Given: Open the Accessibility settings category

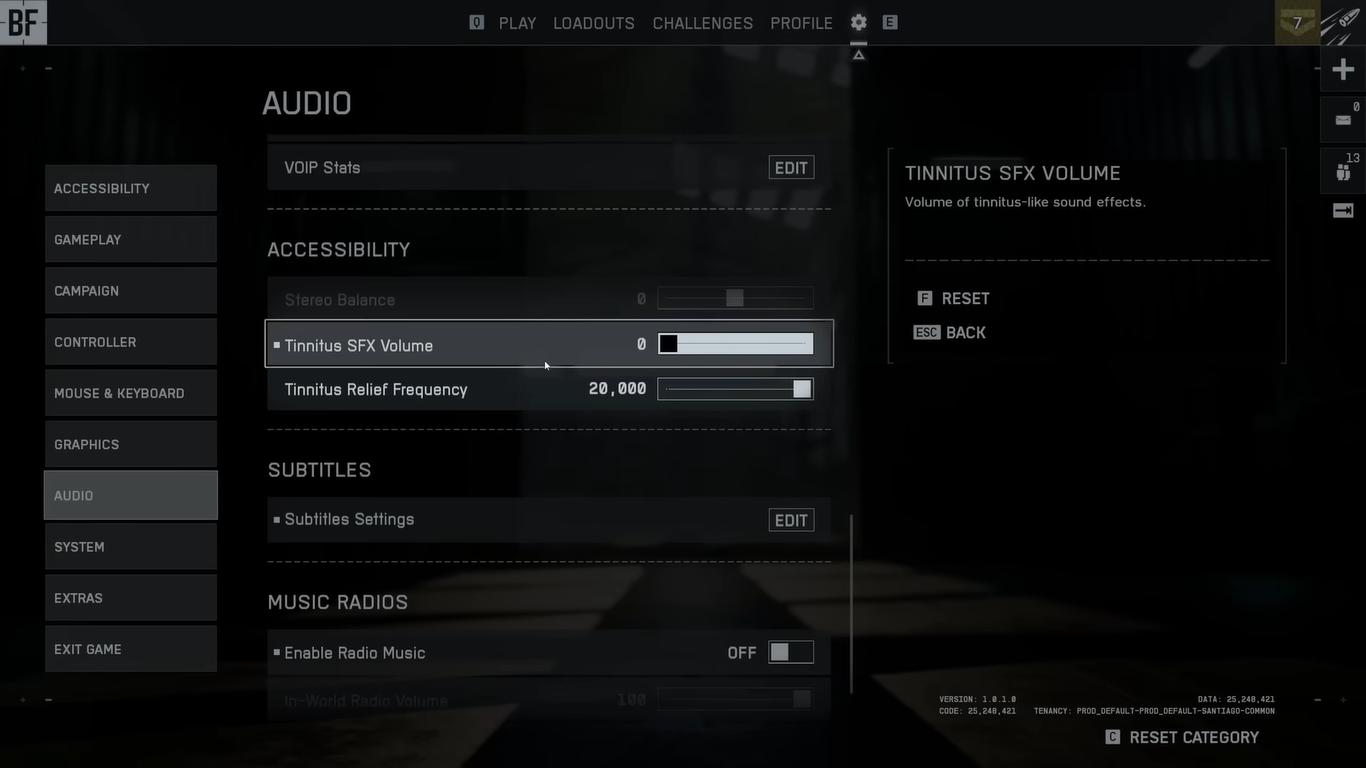Looking at the screenshot, I should (130, 188).
